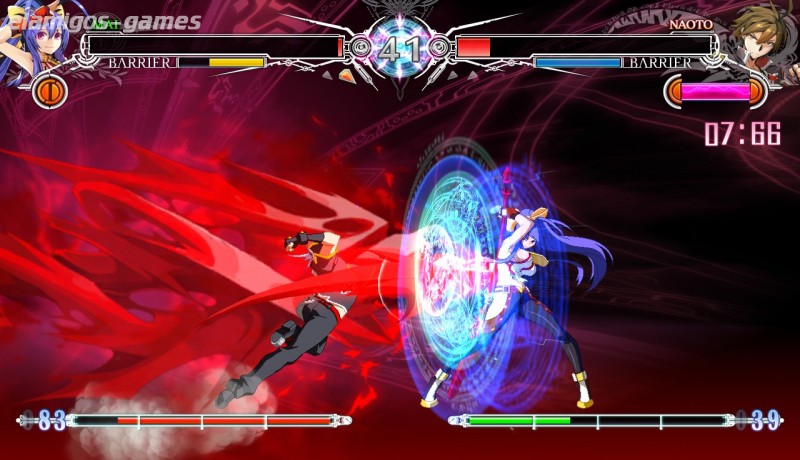Select the active magenta Overdrive gauge under Naoto

716,92
